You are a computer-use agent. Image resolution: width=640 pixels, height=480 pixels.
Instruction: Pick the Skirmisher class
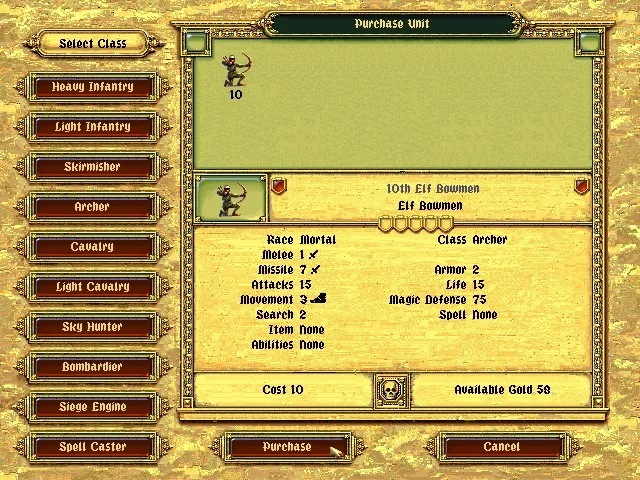coord(92,167)
